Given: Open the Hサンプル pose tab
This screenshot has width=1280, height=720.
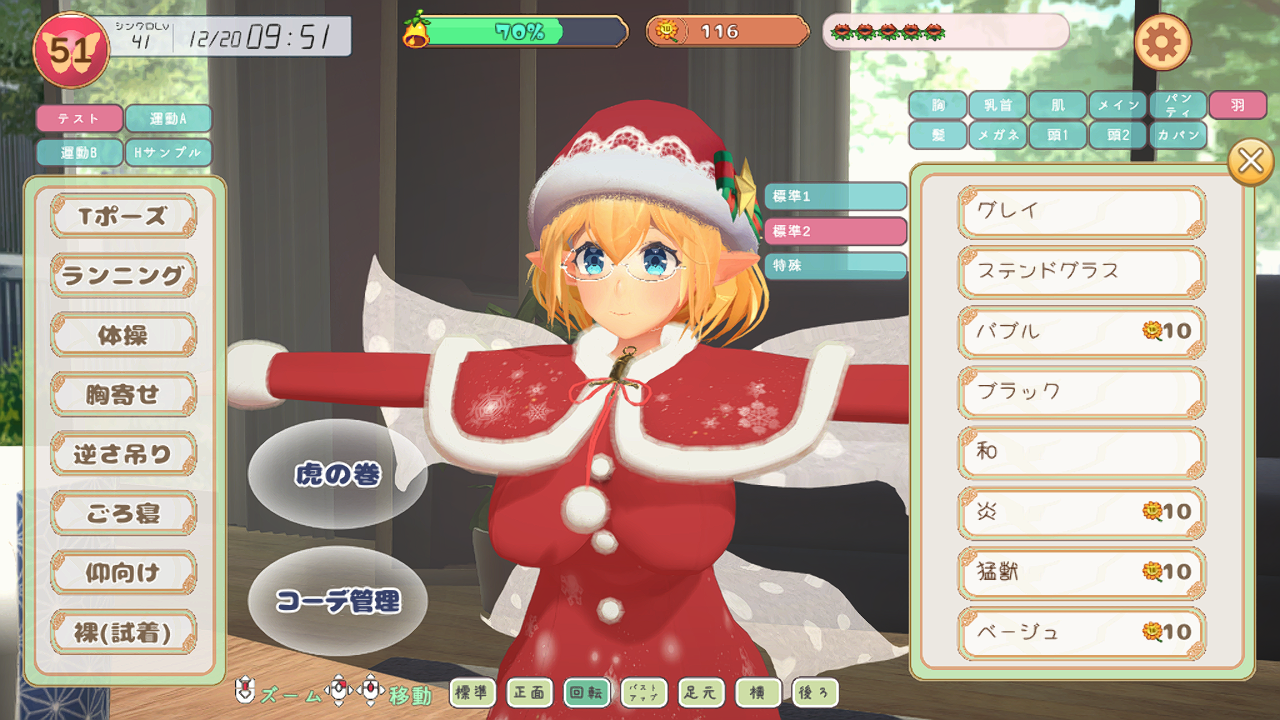Looking at the screenshot, I should tap(168, 153).
